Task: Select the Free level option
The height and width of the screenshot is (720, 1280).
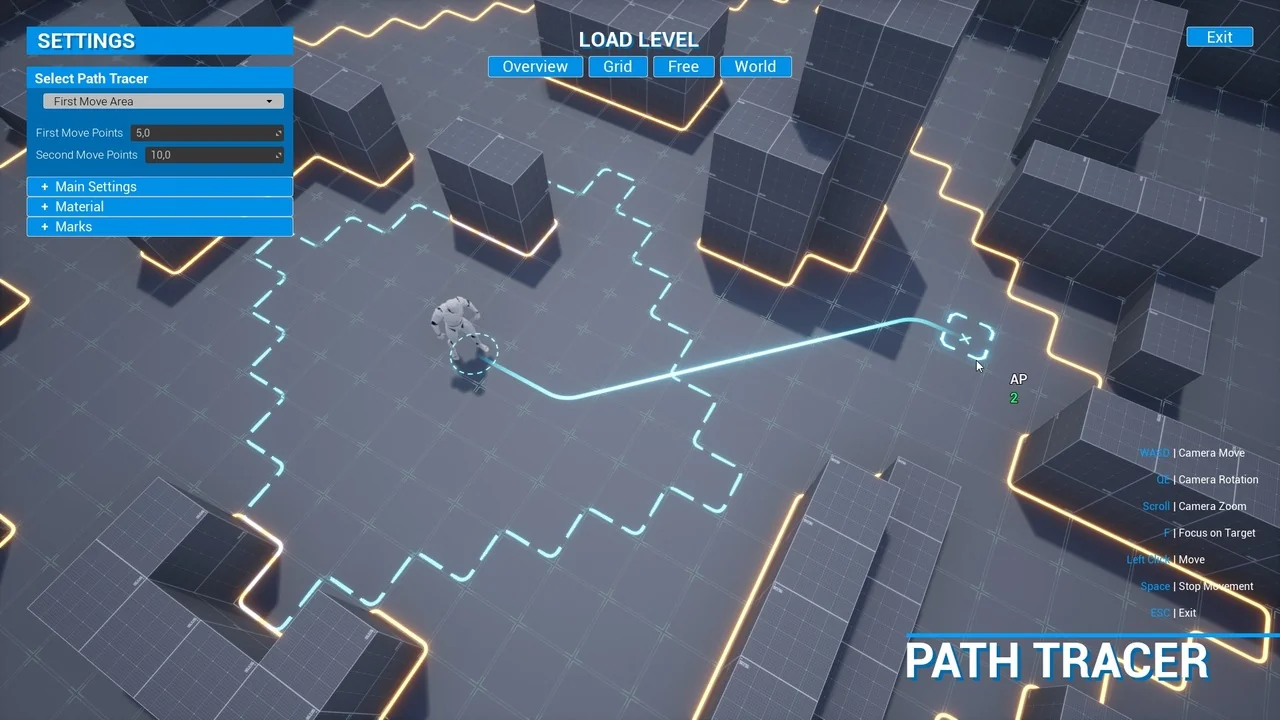Action: pyautogui.click(x=683, y=66)
